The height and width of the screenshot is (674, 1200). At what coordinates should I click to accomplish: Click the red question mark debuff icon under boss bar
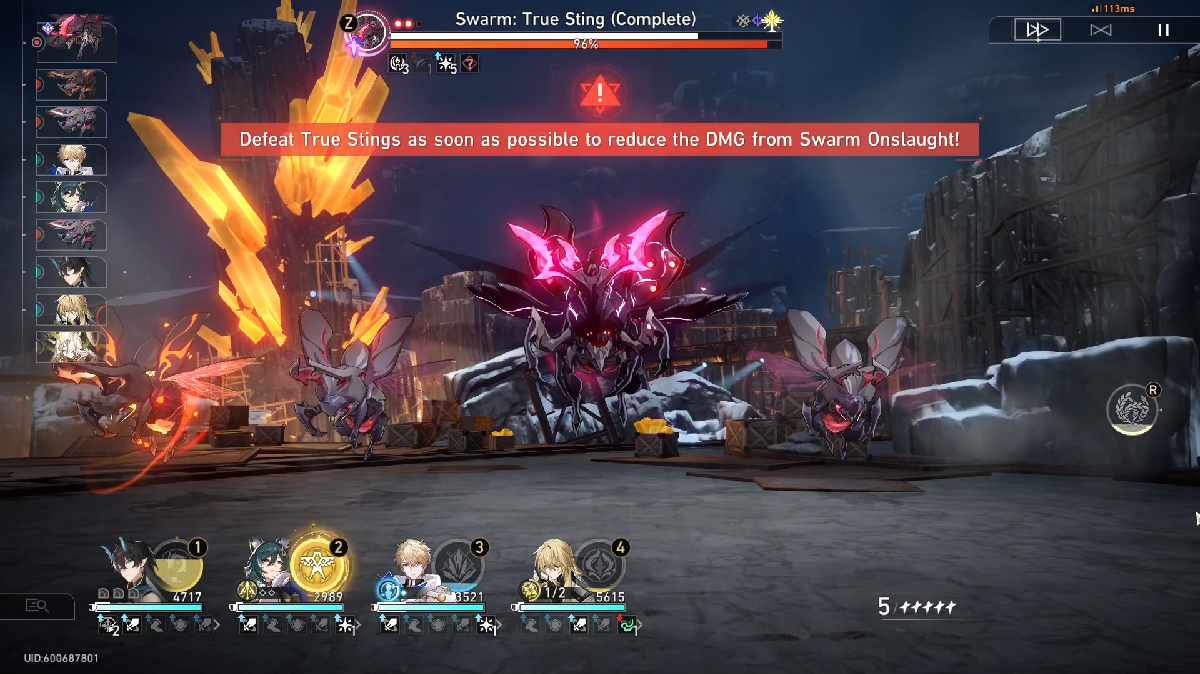pyautogui.click(x=469, y=63)
